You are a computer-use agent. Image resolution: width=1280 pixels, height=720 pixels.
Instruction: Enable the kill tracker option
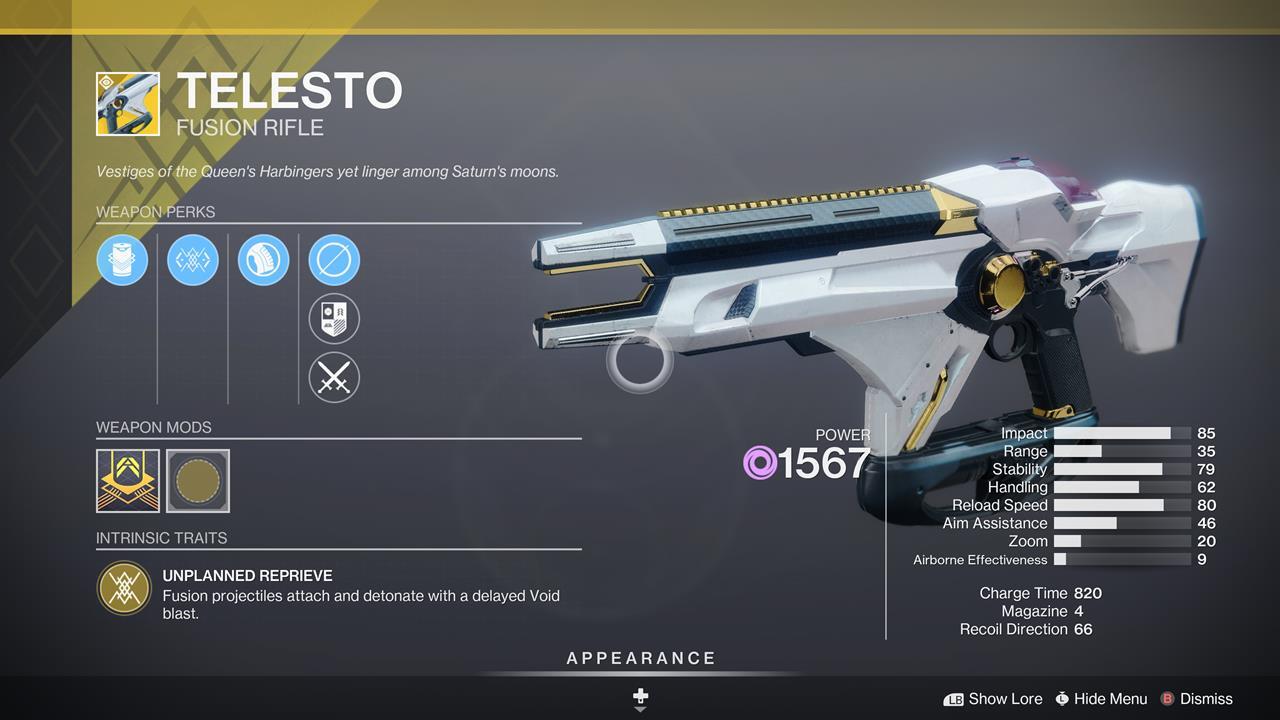coord(334,320)
